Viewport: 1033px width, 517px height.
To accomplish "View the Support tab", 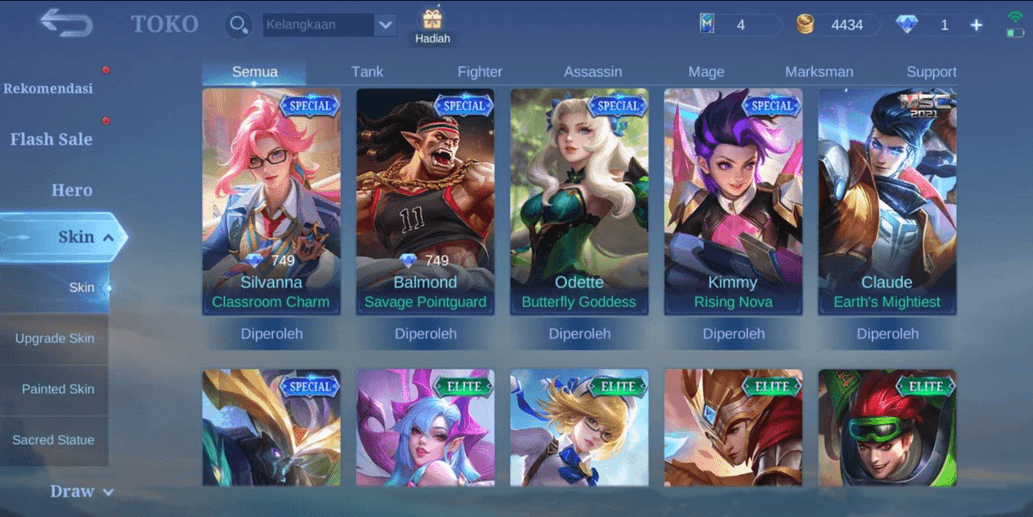I will 931,72.
